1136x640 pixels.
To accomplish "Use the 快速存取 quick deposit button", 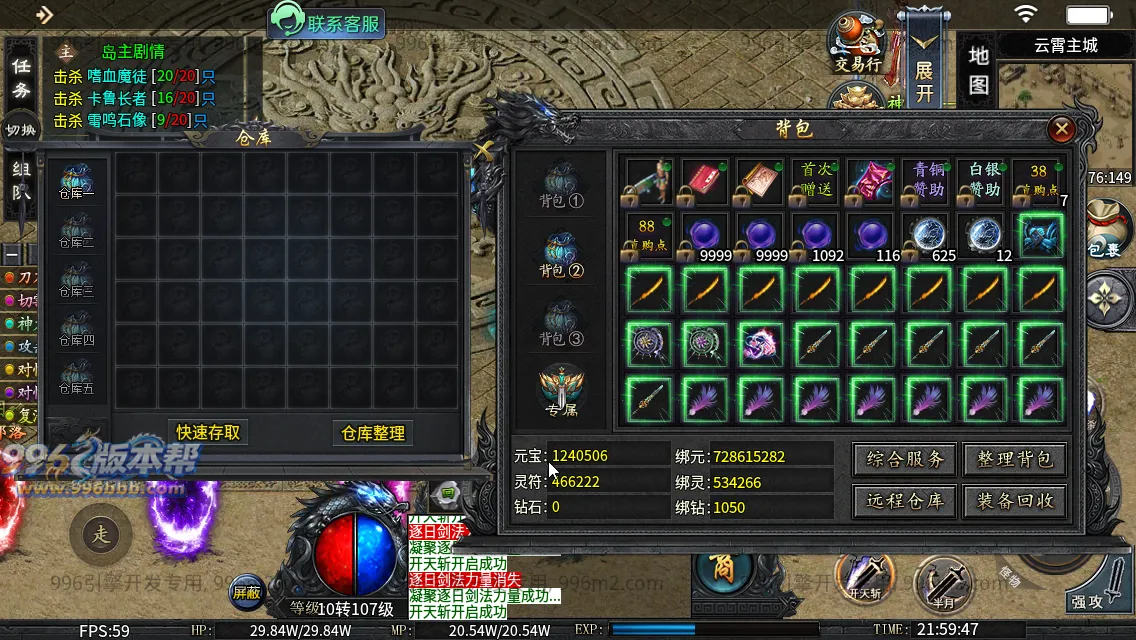I will 208,432.
